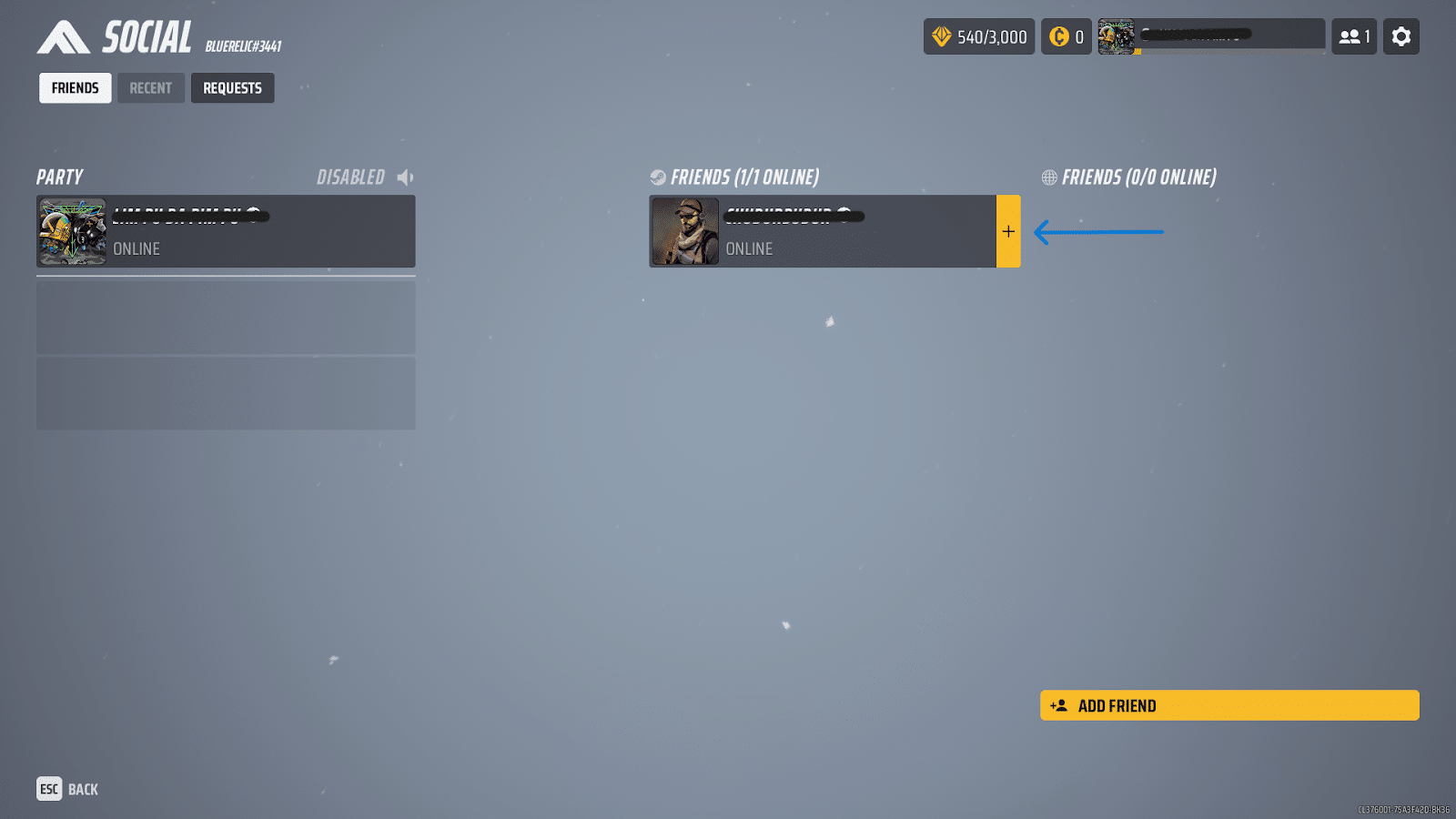1456x819 pixels.
Task: Switch to the REQUESTS tab
Action: tap(232, 87)
